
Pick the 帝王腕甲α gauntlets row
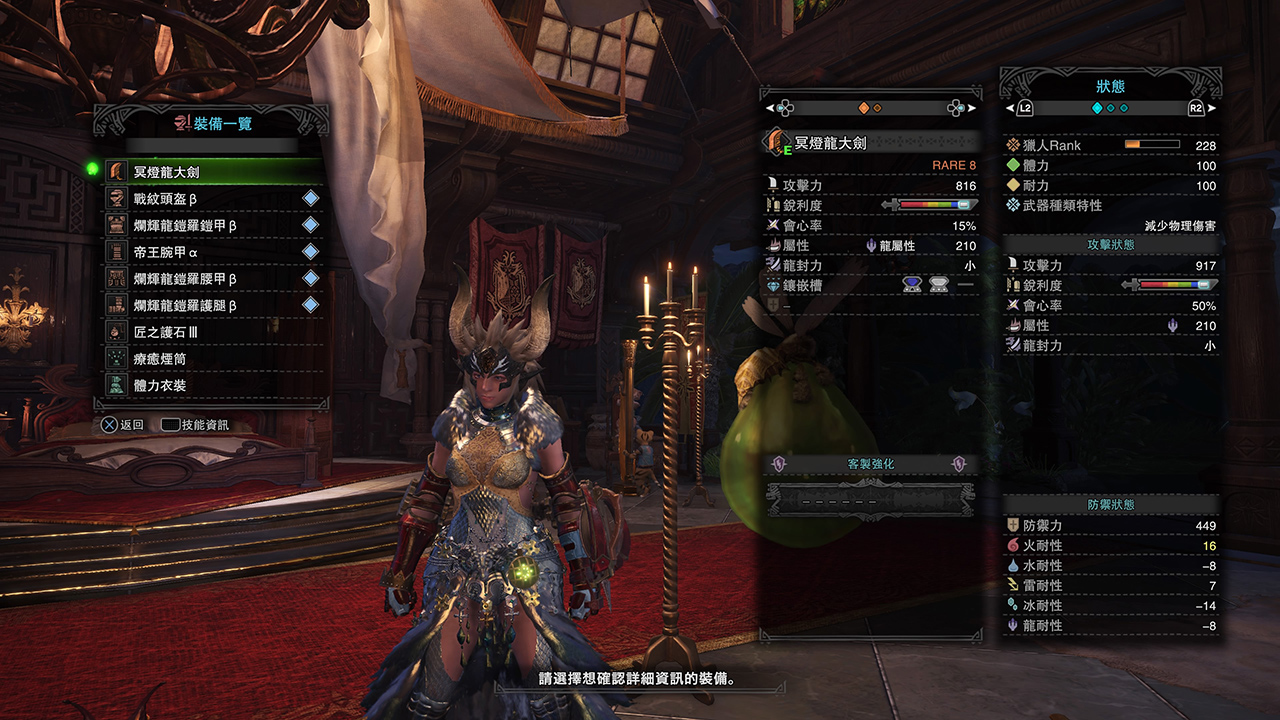click(210, 252)
